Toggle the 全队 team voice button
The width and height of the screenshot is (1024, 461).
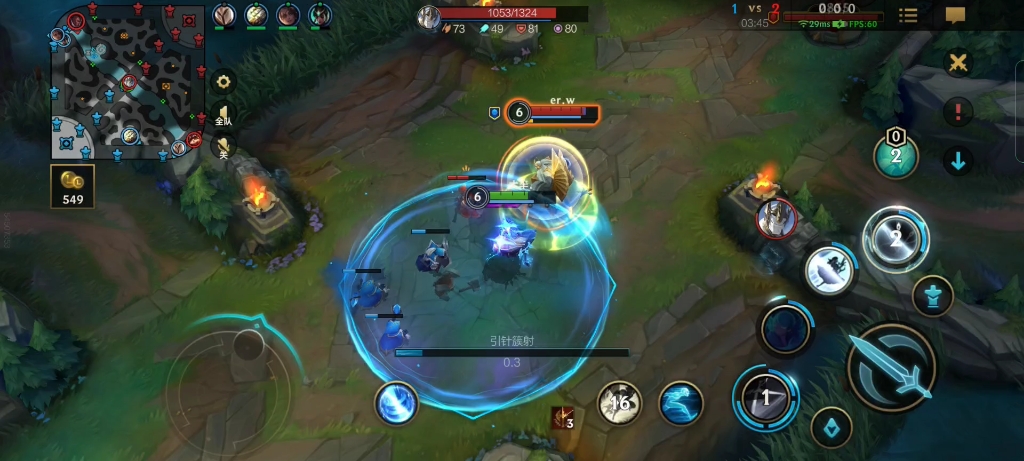pyautogui.click(x=224, y=115)
